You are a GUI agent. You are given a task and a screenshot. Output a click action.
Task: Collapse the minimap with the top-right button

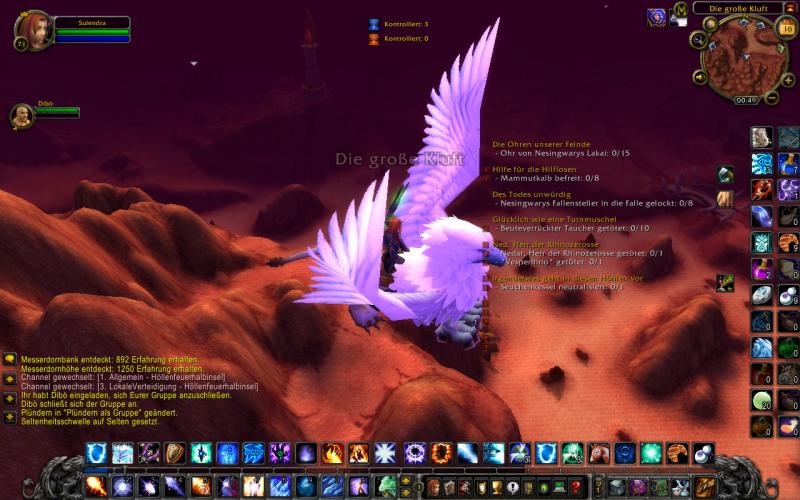click(x=789, y=8)
